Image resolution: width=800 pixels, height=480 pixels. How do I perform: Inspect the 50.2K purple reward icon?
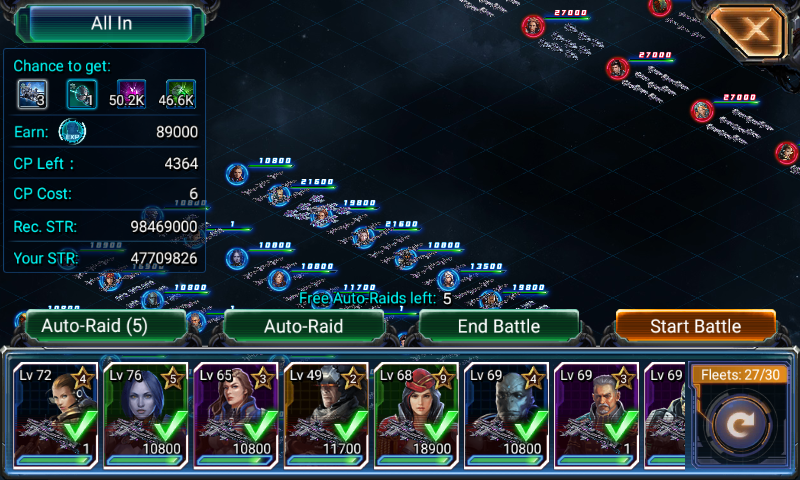pyautogui.click(x=130, y=94)
